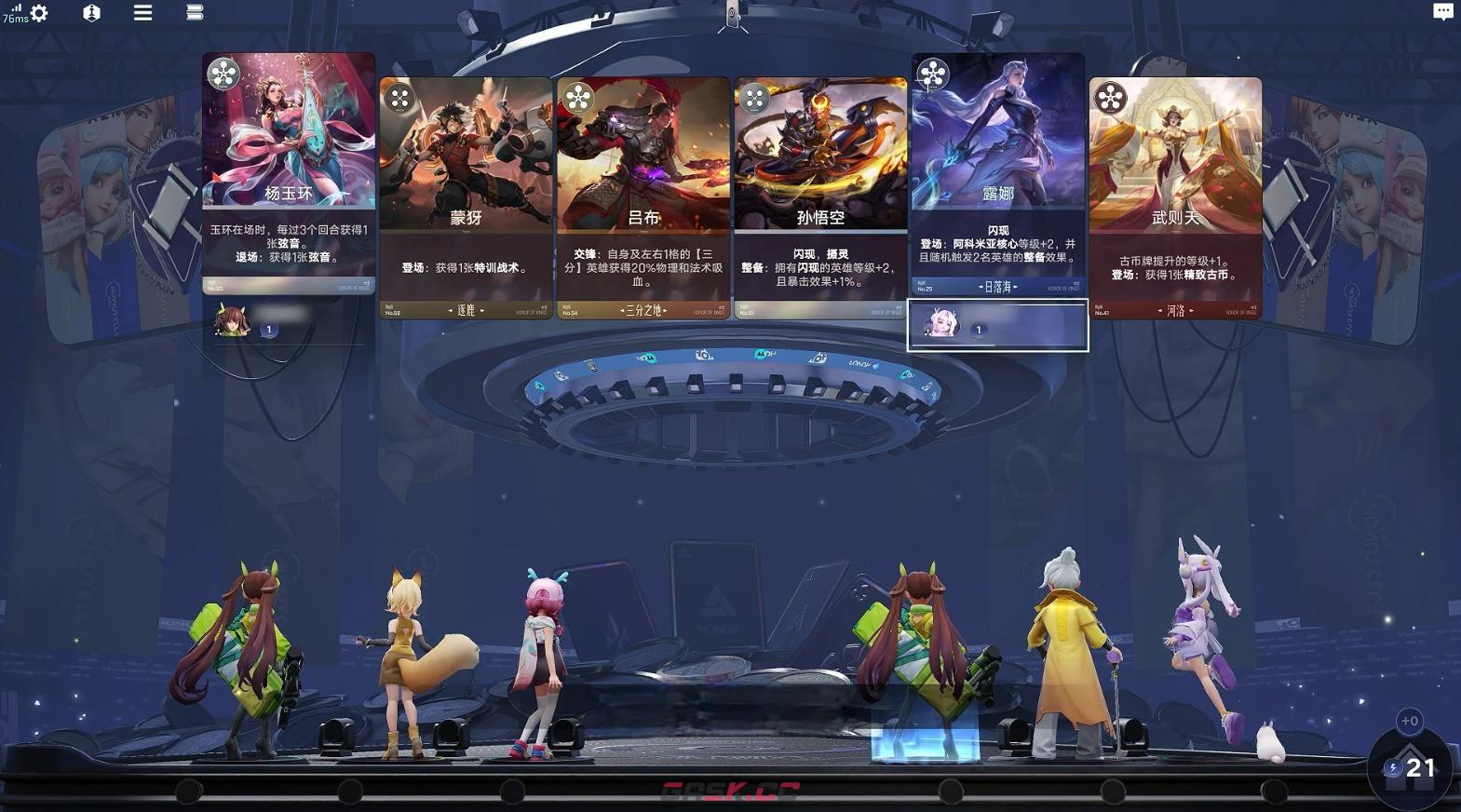Open the three-line list menu

click(142, 13)
